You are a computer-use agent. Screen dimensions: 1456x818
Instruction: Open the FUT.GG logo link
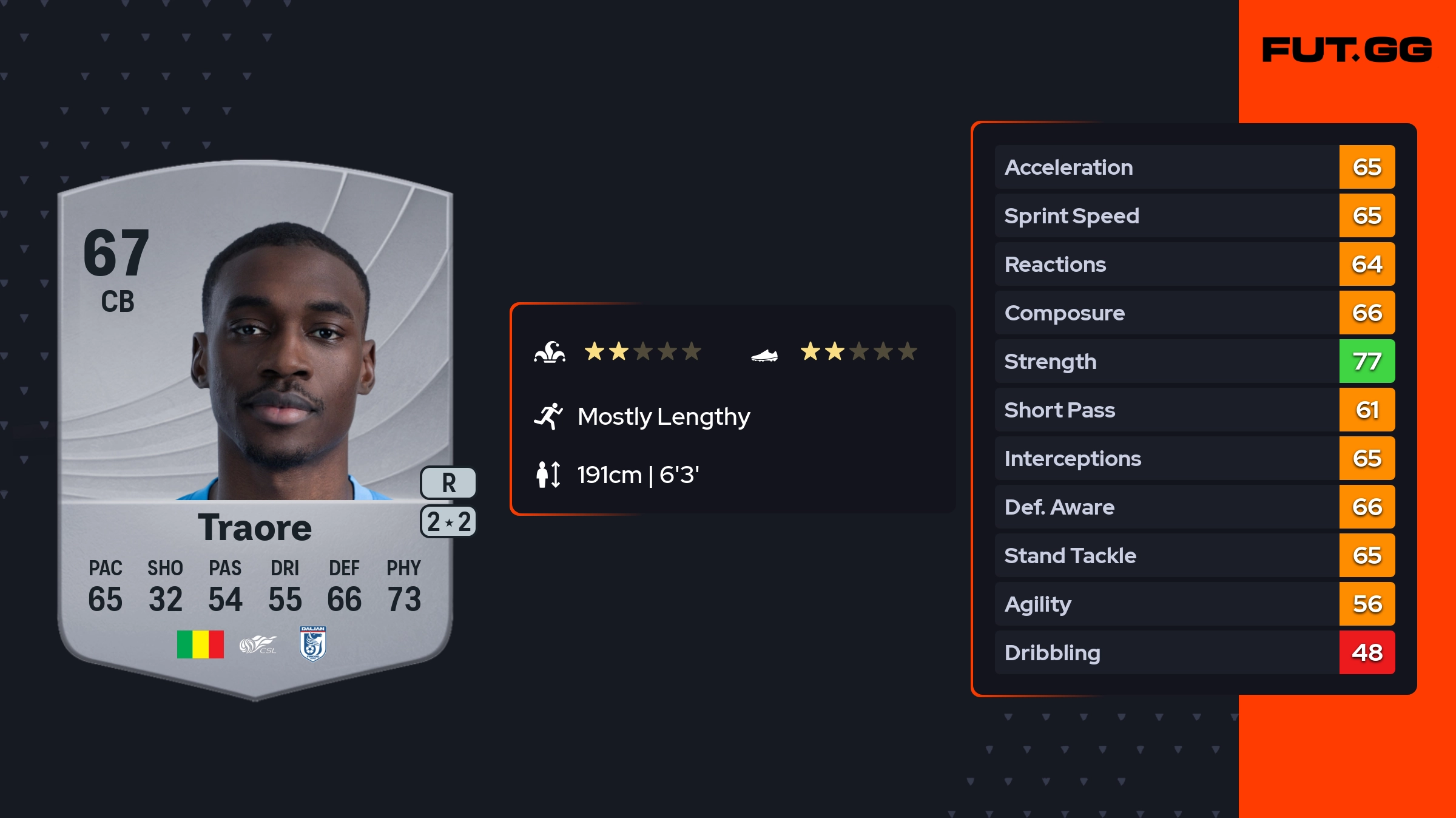1347,50
